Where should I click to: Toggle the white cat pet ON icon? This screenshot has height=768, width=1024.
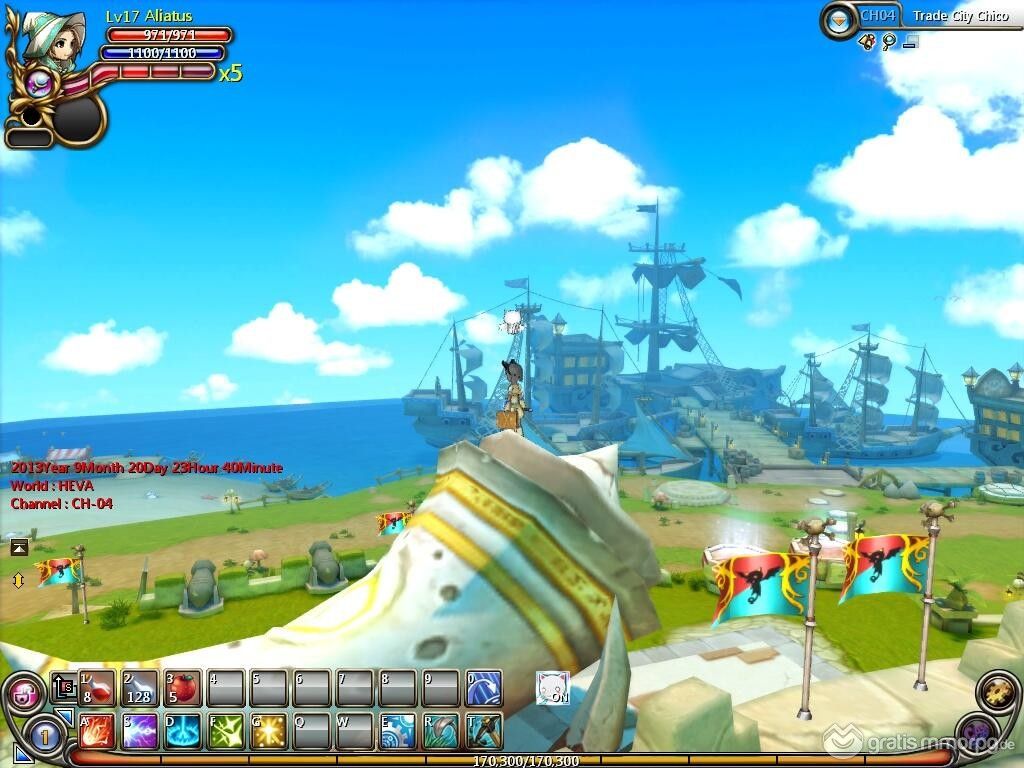coord(553,688)
